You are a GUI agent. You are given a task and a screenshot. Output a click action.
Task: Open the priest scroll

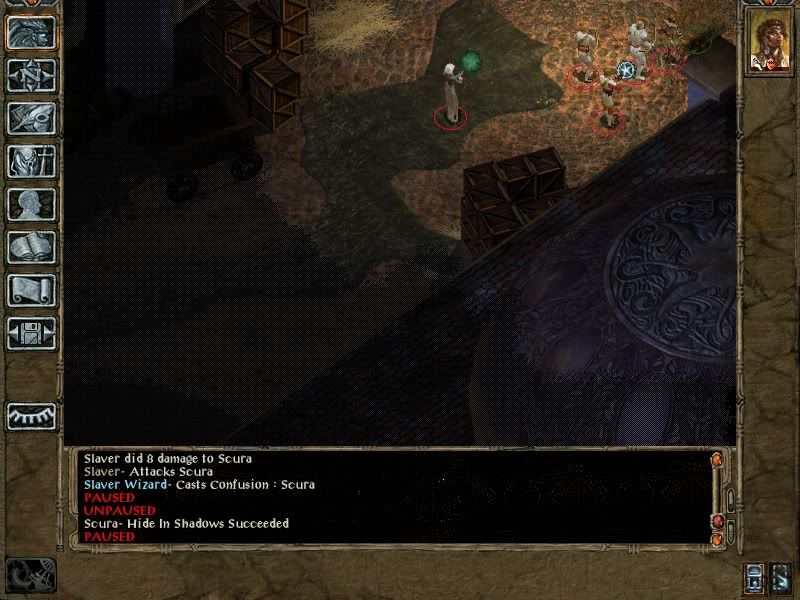(x=31, y=290)
